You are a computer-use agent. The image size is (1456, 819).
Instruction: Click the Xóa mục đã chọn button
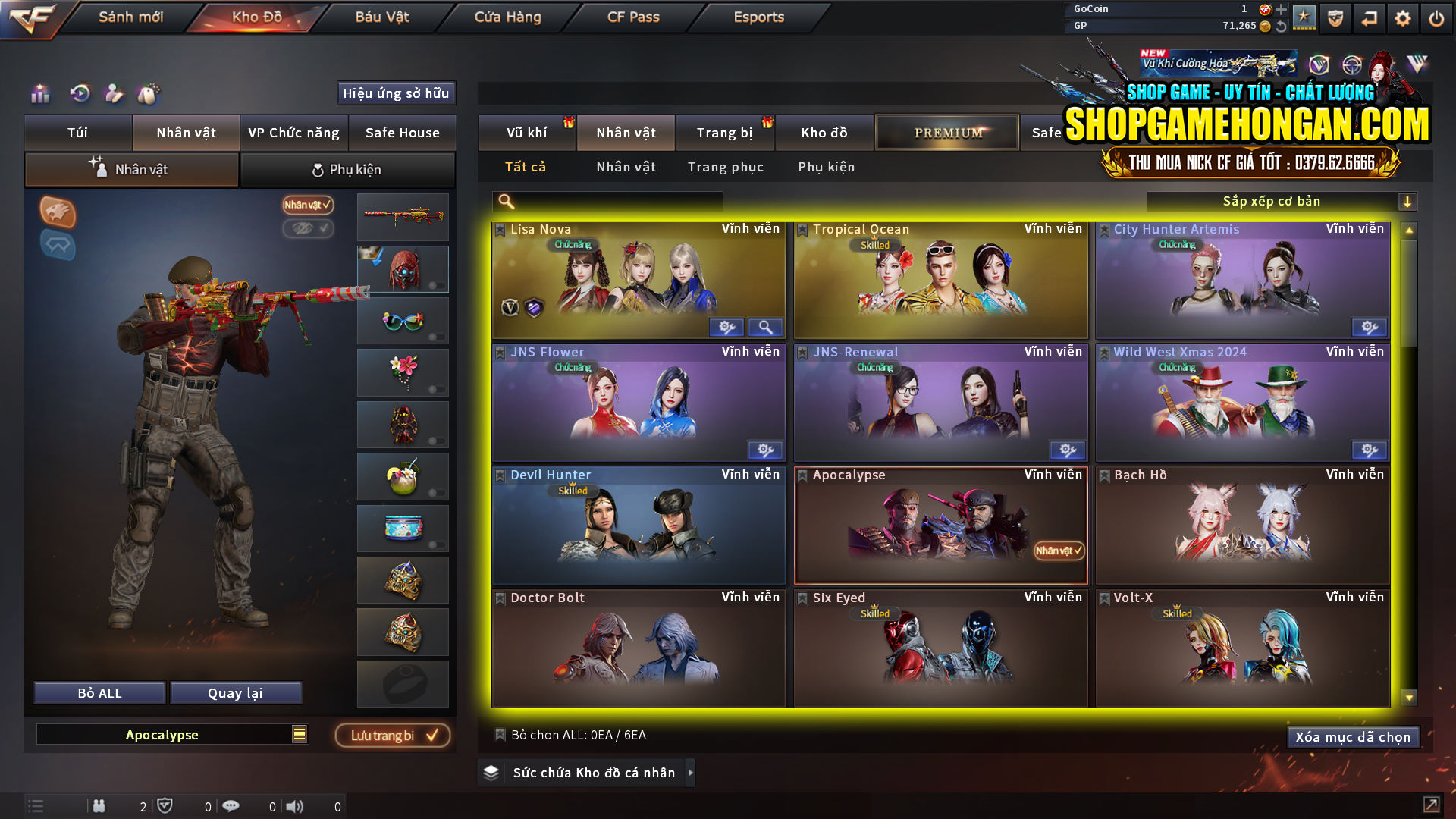(x=1353, y=736)
